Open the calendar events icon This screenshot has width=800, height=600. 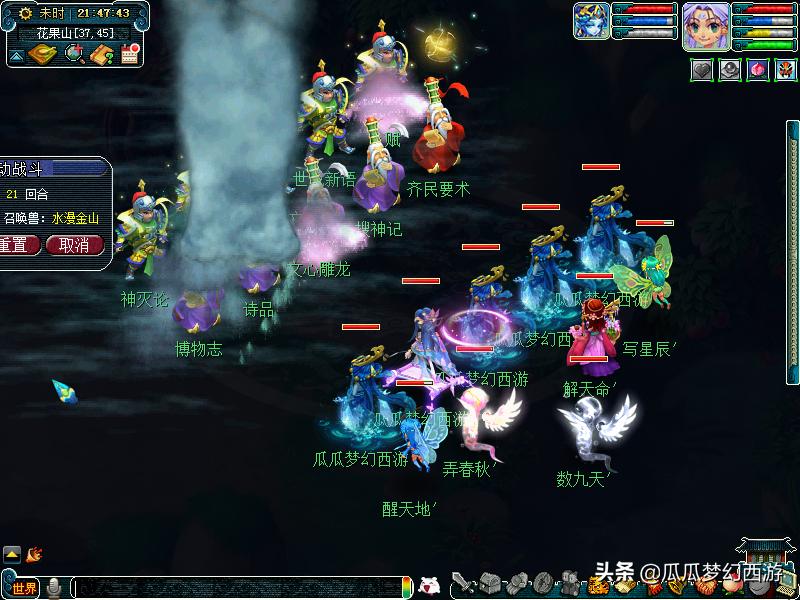tap(130, 54)
